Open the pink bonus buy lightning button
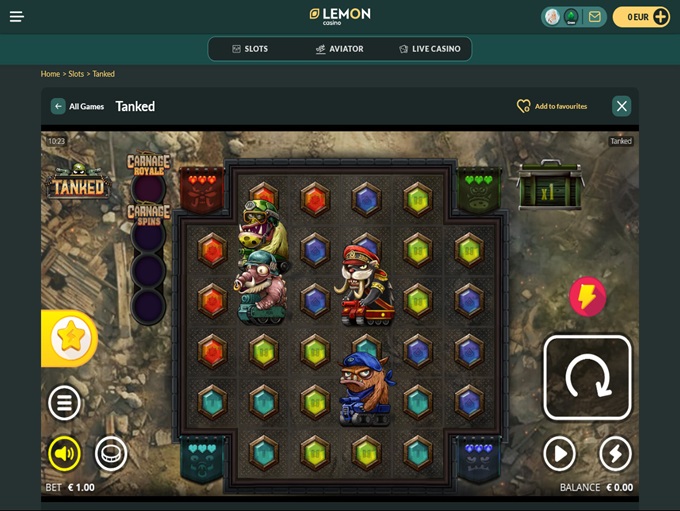The image size is (680, 511). coord(587,296)
